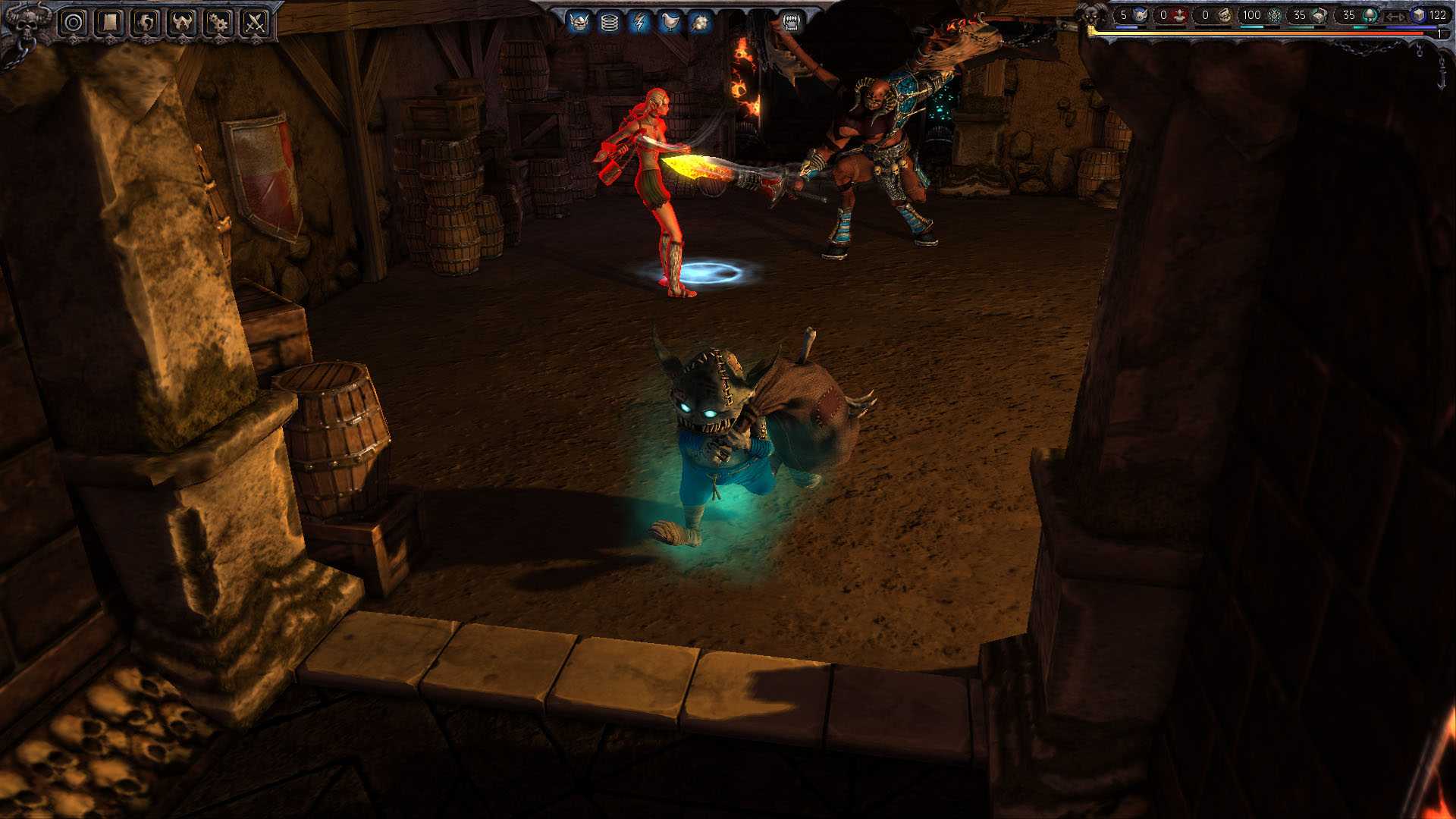
Task: Click the circular target icon on the toolbar
Action: pos(72,21)
